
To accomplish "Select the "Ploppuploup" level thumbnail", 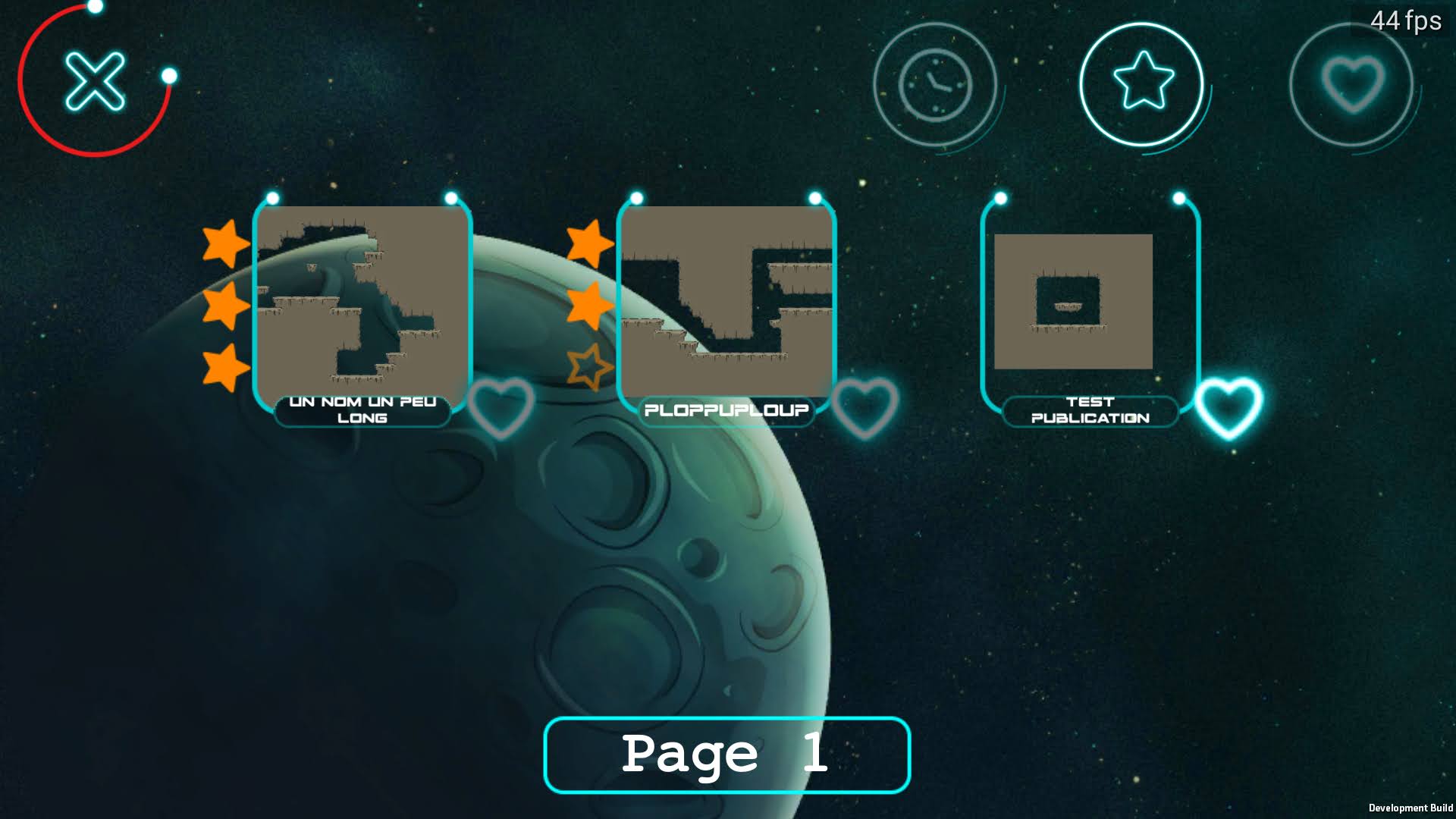I will (x=726, y=301).
